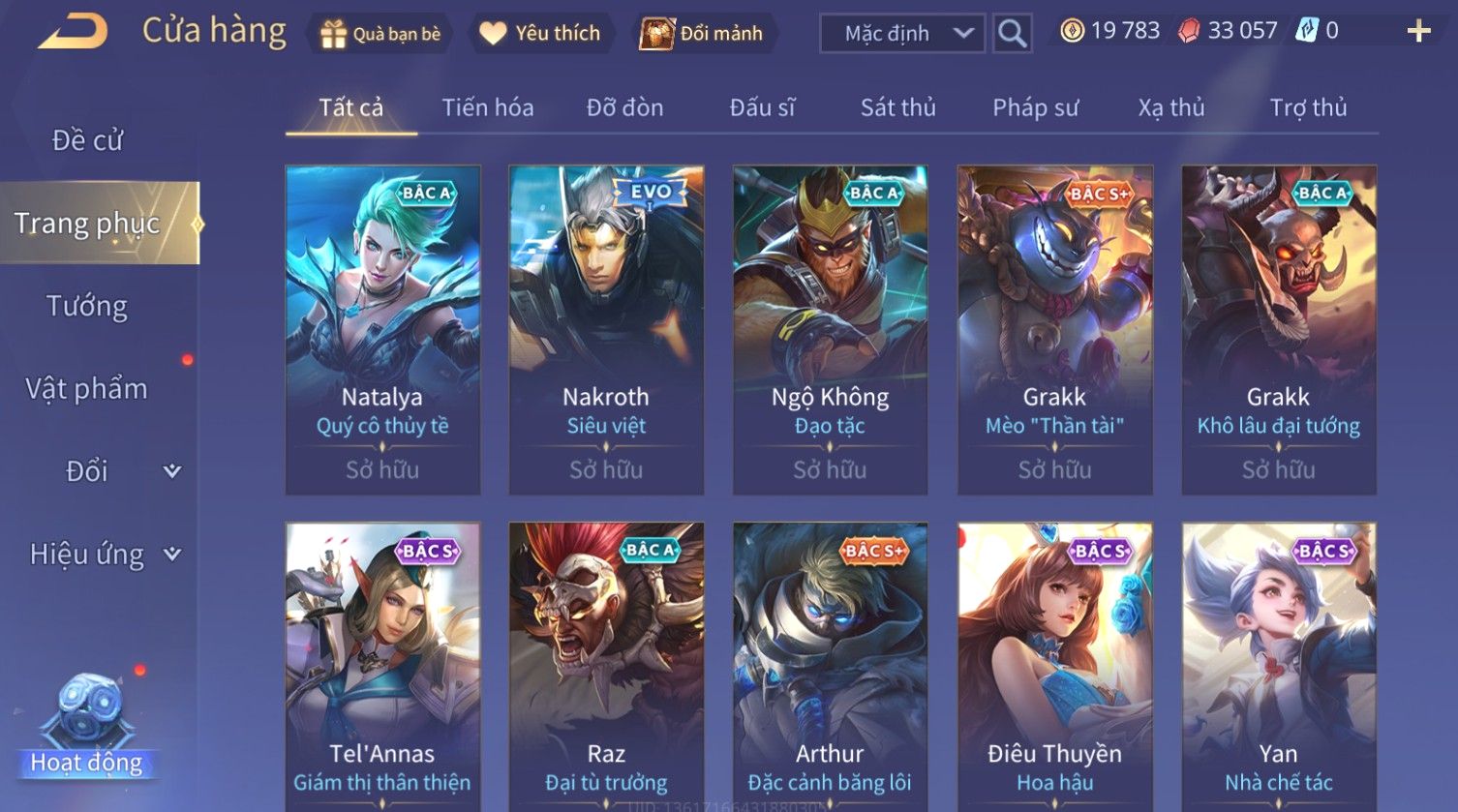
Task: Expand the Hiệu ứng menu entry
Action: 102,555
